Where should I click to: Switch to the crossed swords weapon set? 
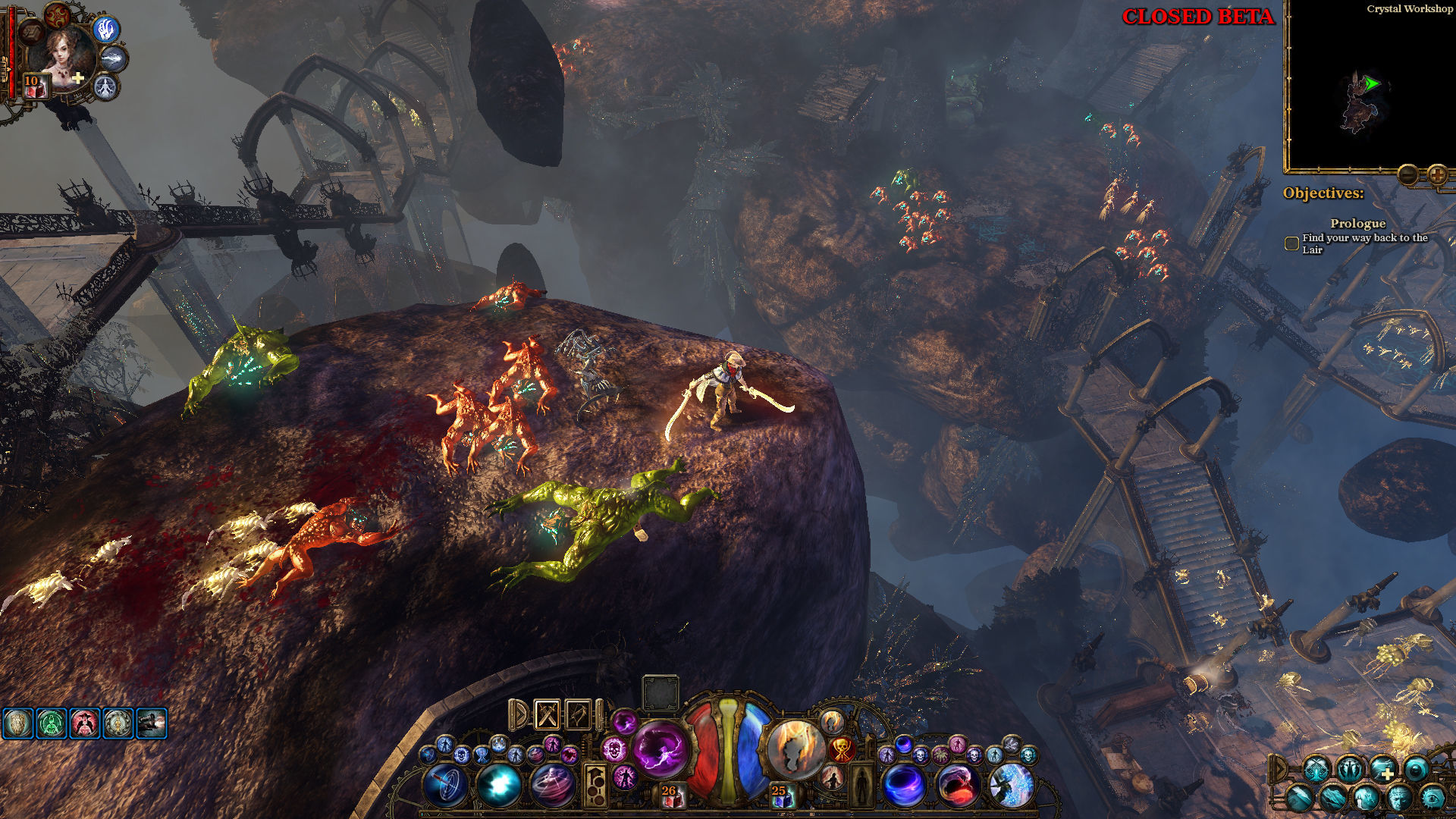pyautogui.click(x=548, y=714)
